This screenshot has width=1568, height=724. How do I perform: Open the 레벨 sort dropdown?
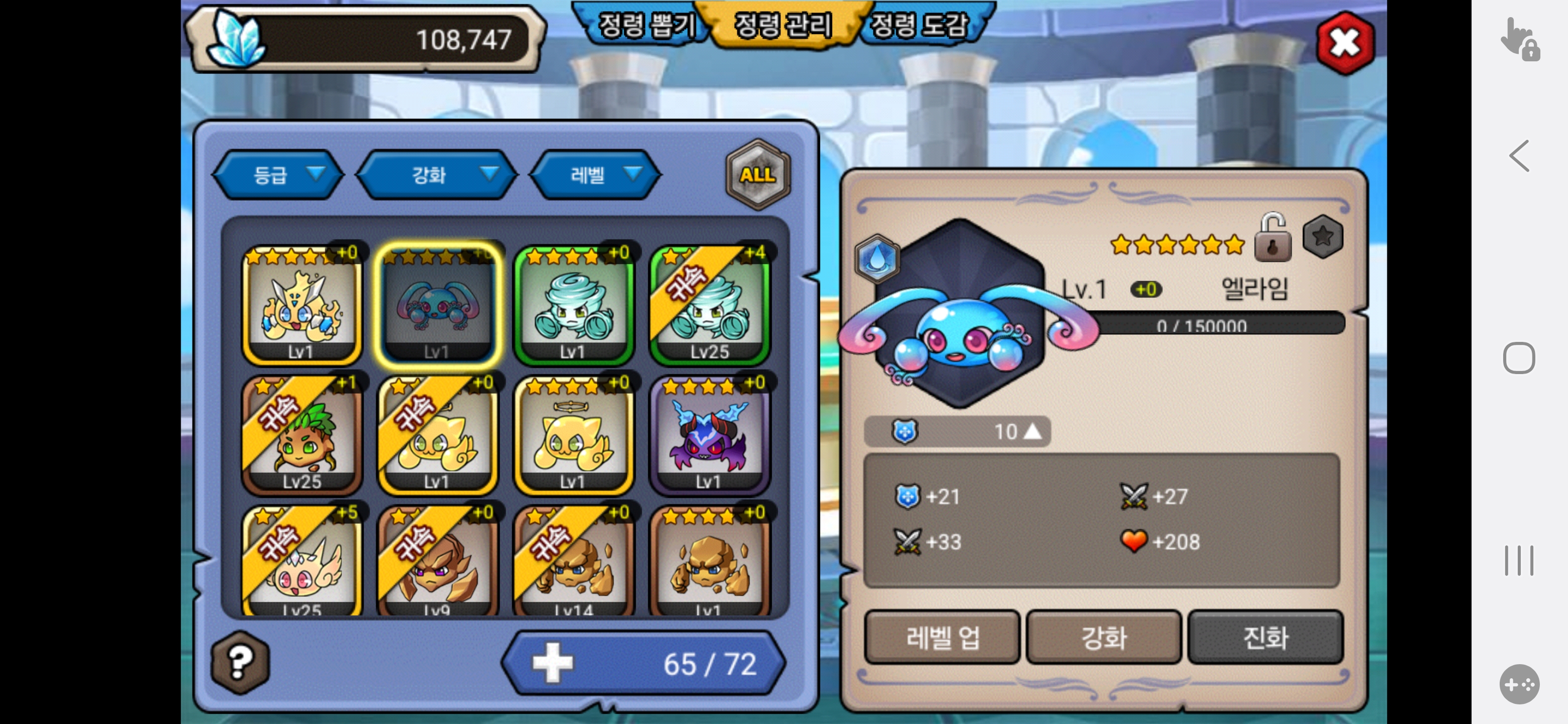(x=596, y=175)
